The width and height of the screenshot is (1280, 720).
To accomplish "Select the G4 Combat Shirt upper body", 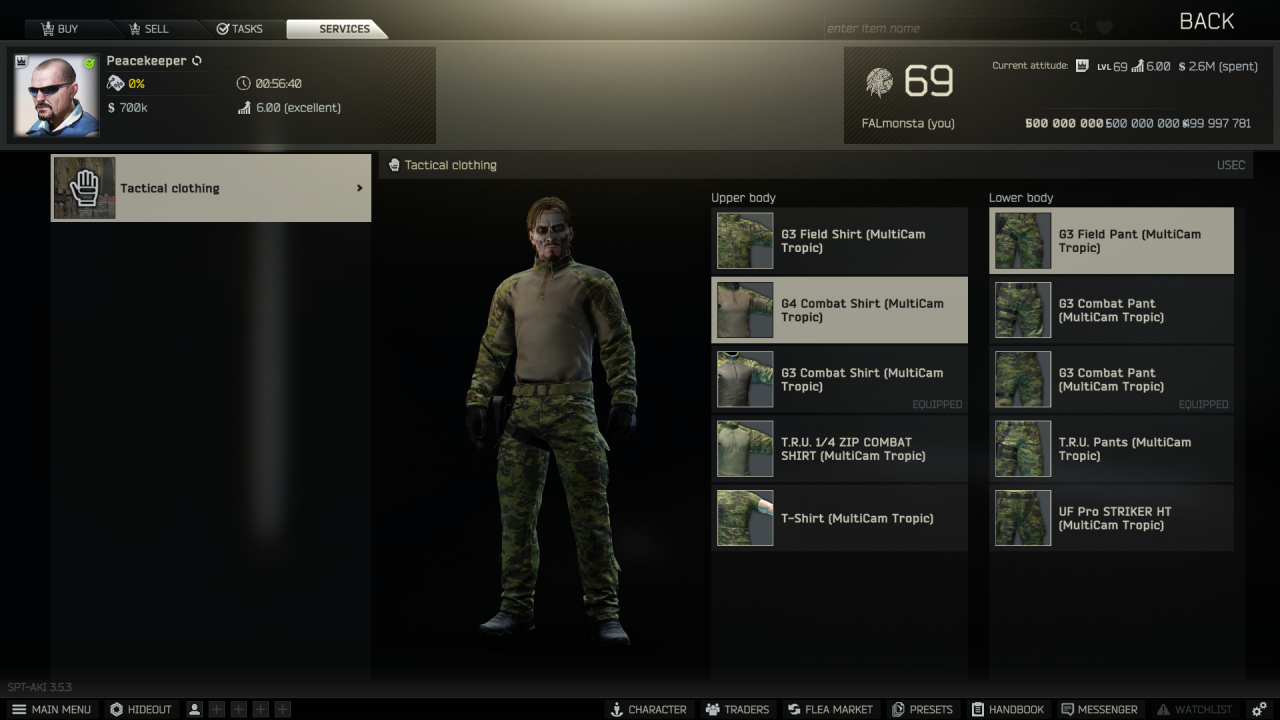I will coord(839,310).
